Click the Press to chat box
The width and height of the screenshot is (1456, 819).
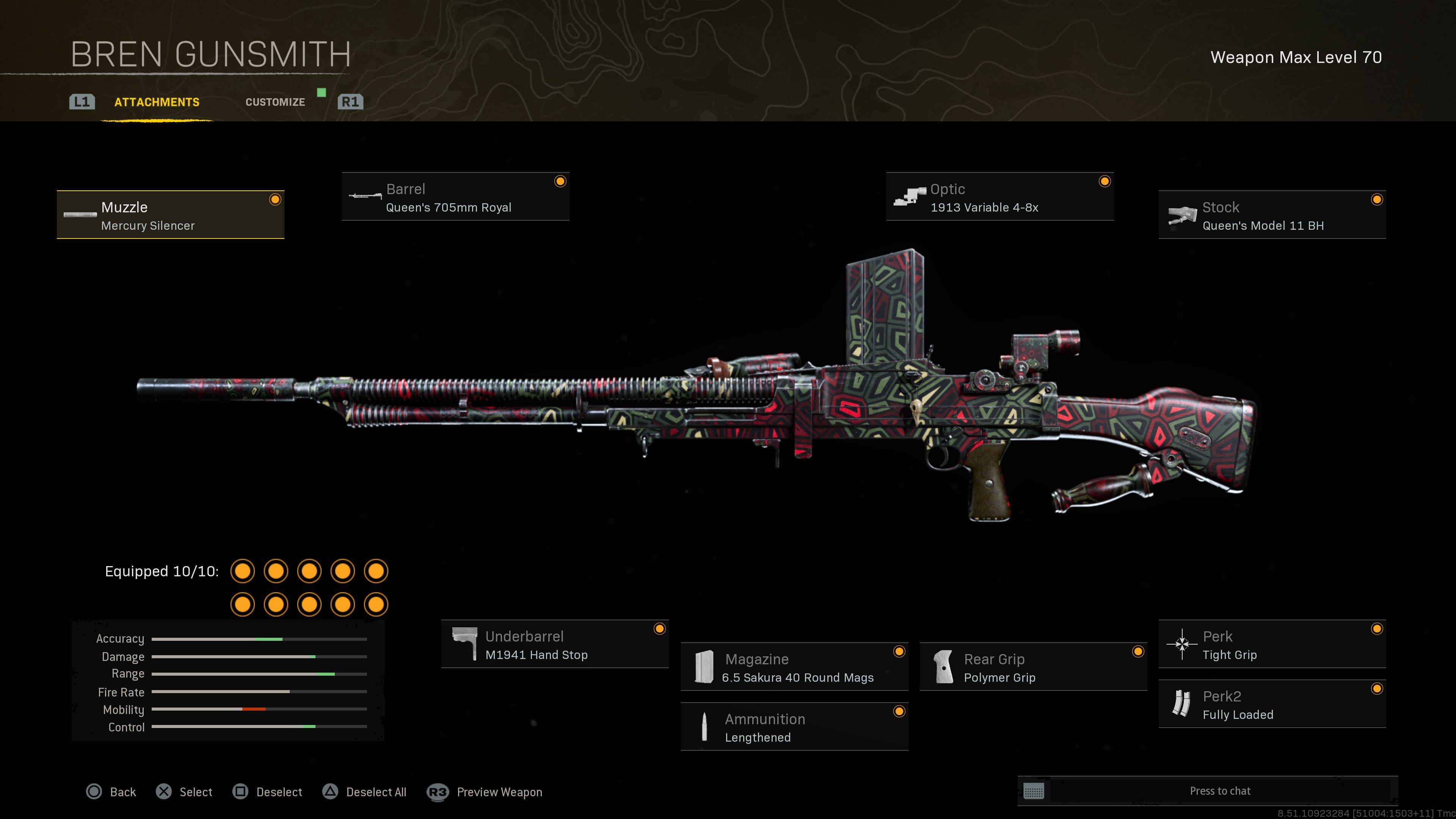point(1219,791)
